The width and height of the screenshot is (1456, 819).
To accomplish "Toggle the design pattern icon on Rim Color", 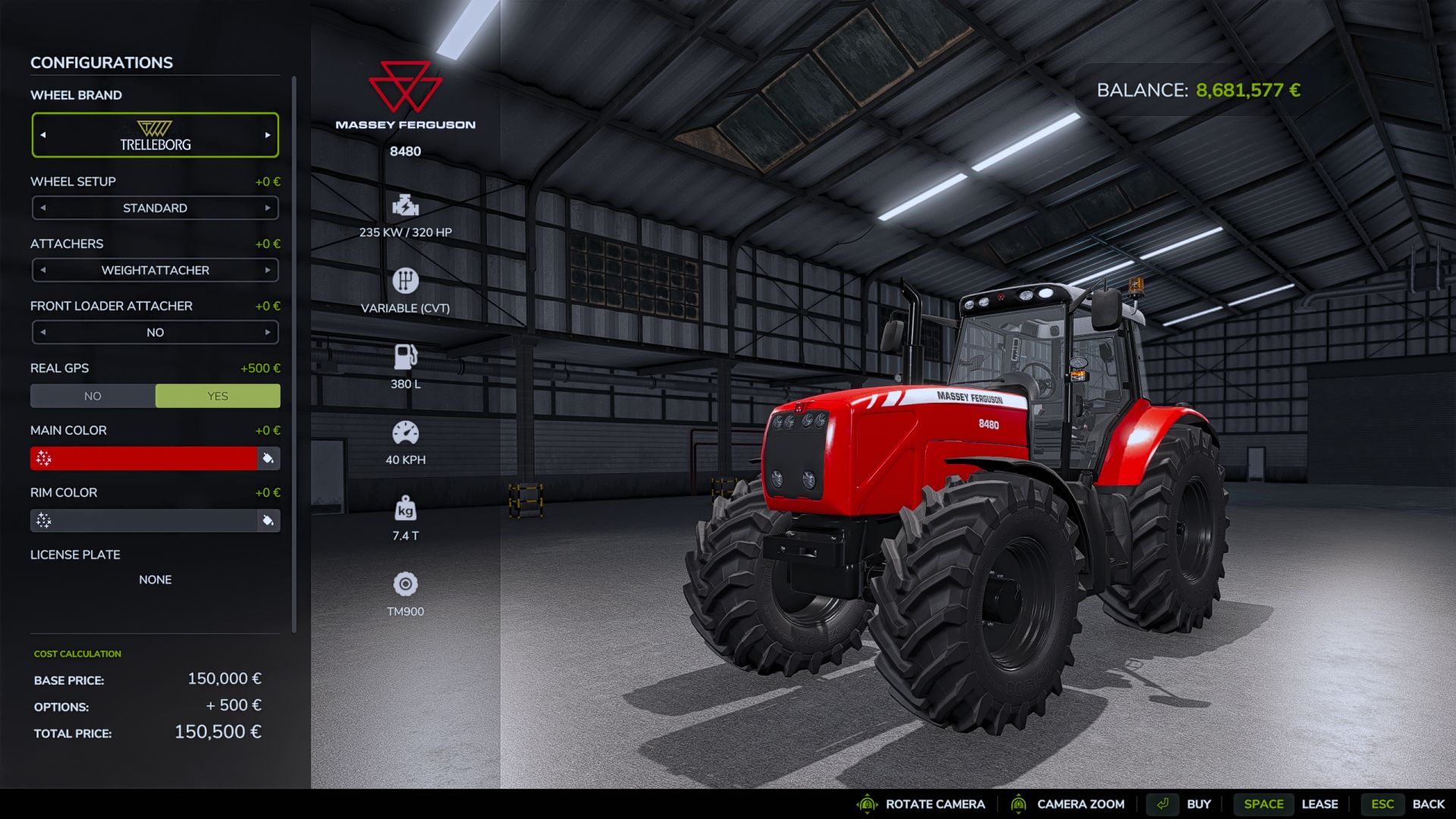I will [x=43, y=520].
